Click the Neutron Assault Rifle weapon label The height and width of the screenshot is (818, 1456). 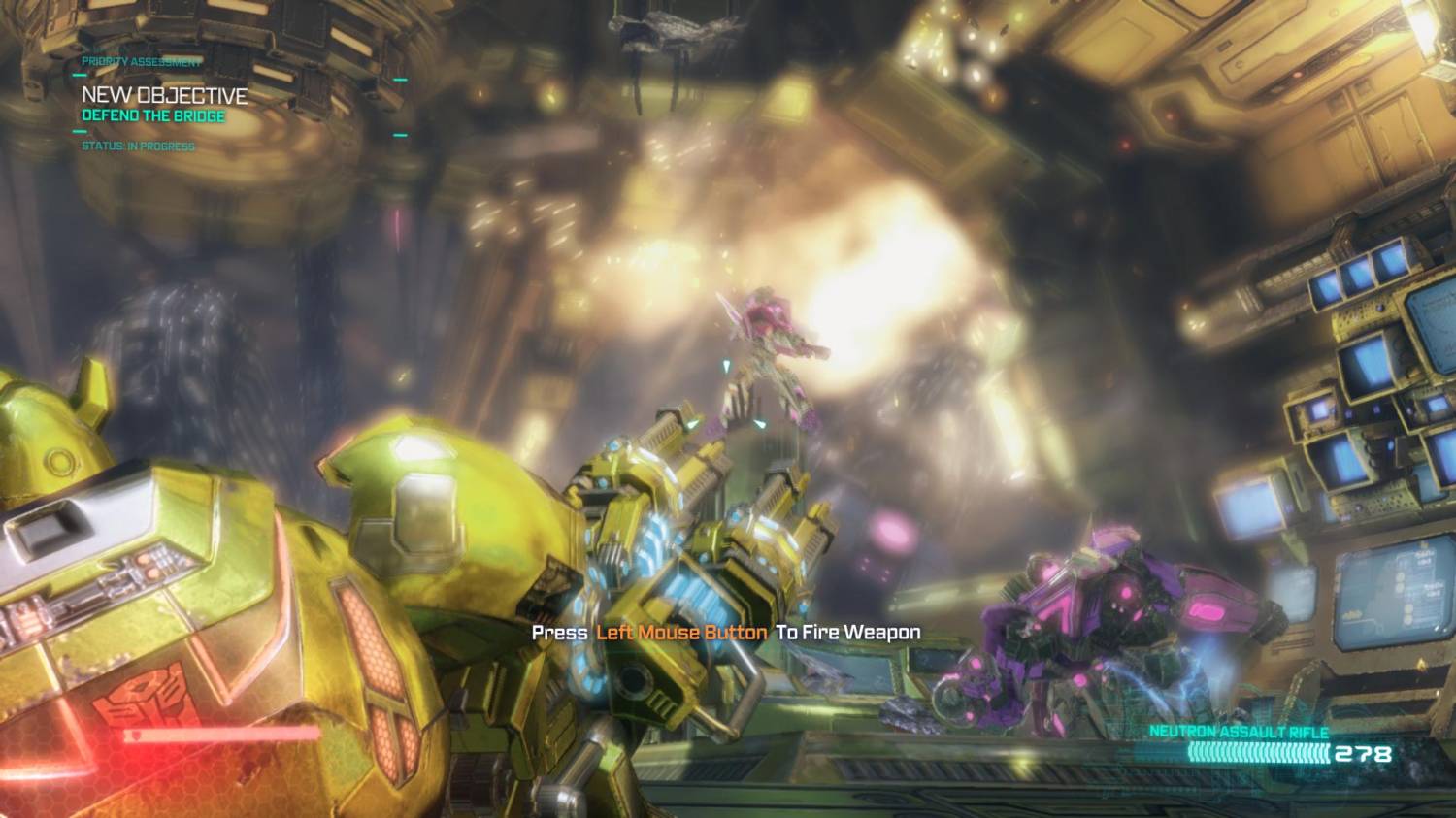[1239, 732]
